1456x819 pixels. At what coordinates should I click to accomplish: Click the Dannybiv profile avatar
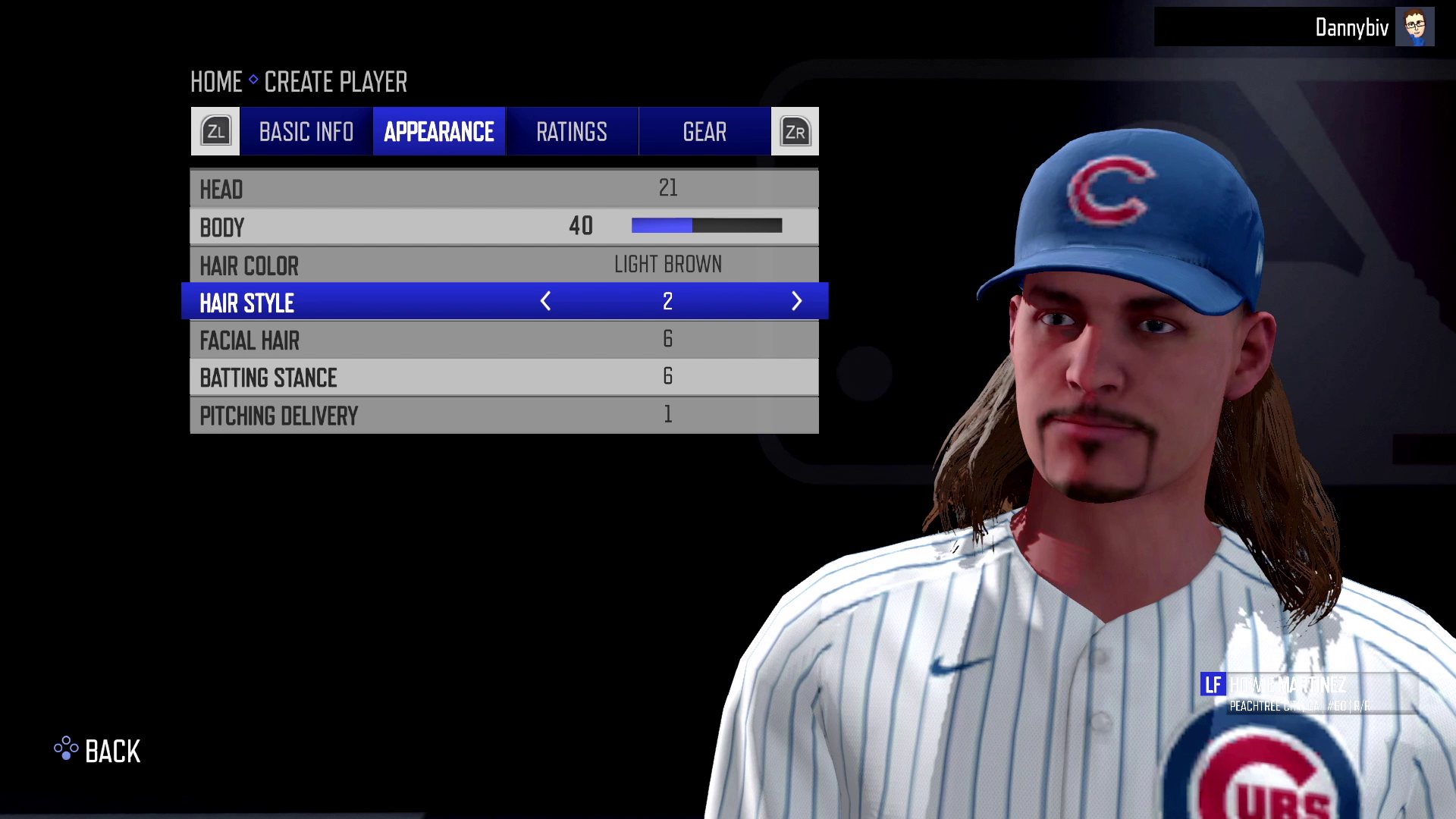click(1415, 27)
